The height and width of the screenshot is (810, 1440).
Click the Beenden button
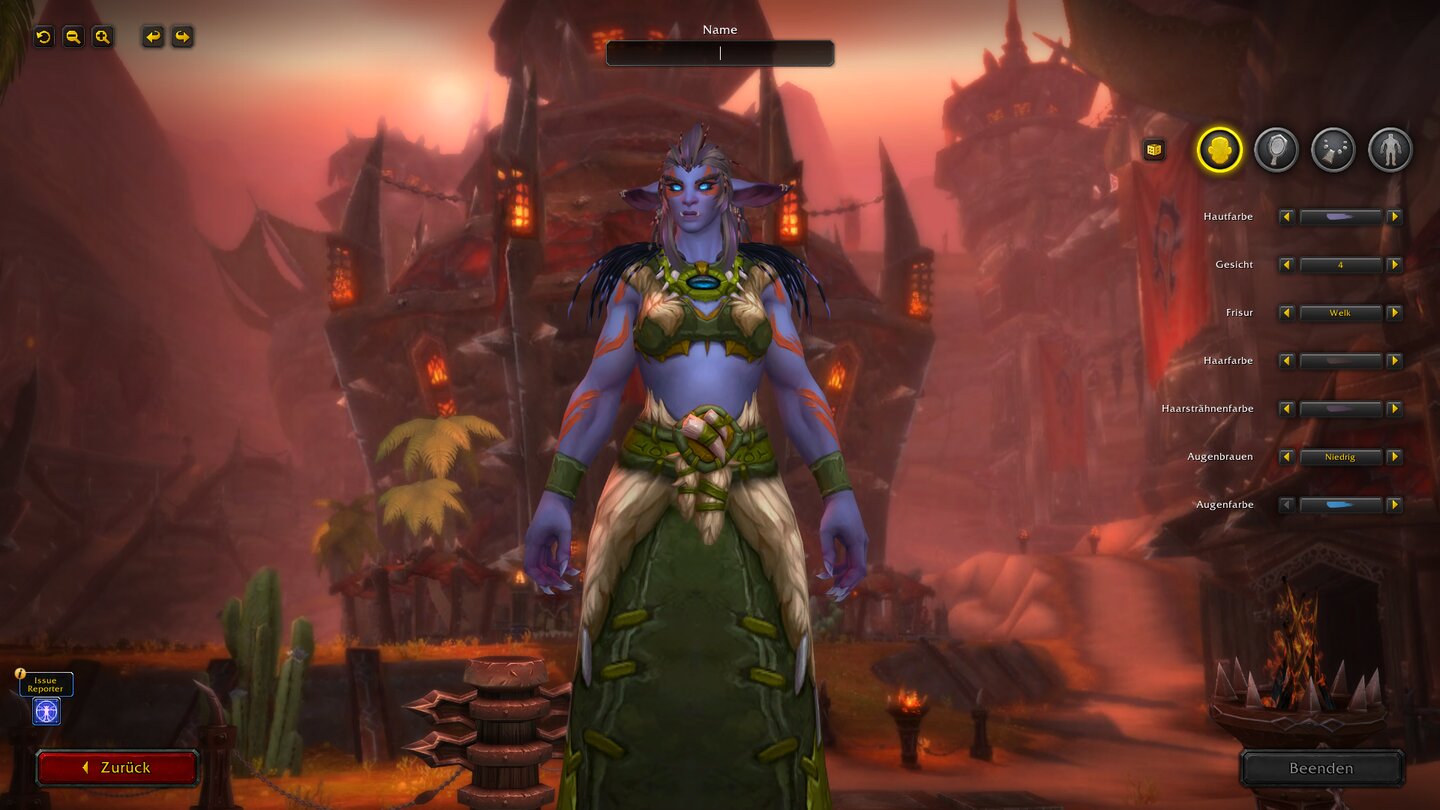coord(1322,768)
